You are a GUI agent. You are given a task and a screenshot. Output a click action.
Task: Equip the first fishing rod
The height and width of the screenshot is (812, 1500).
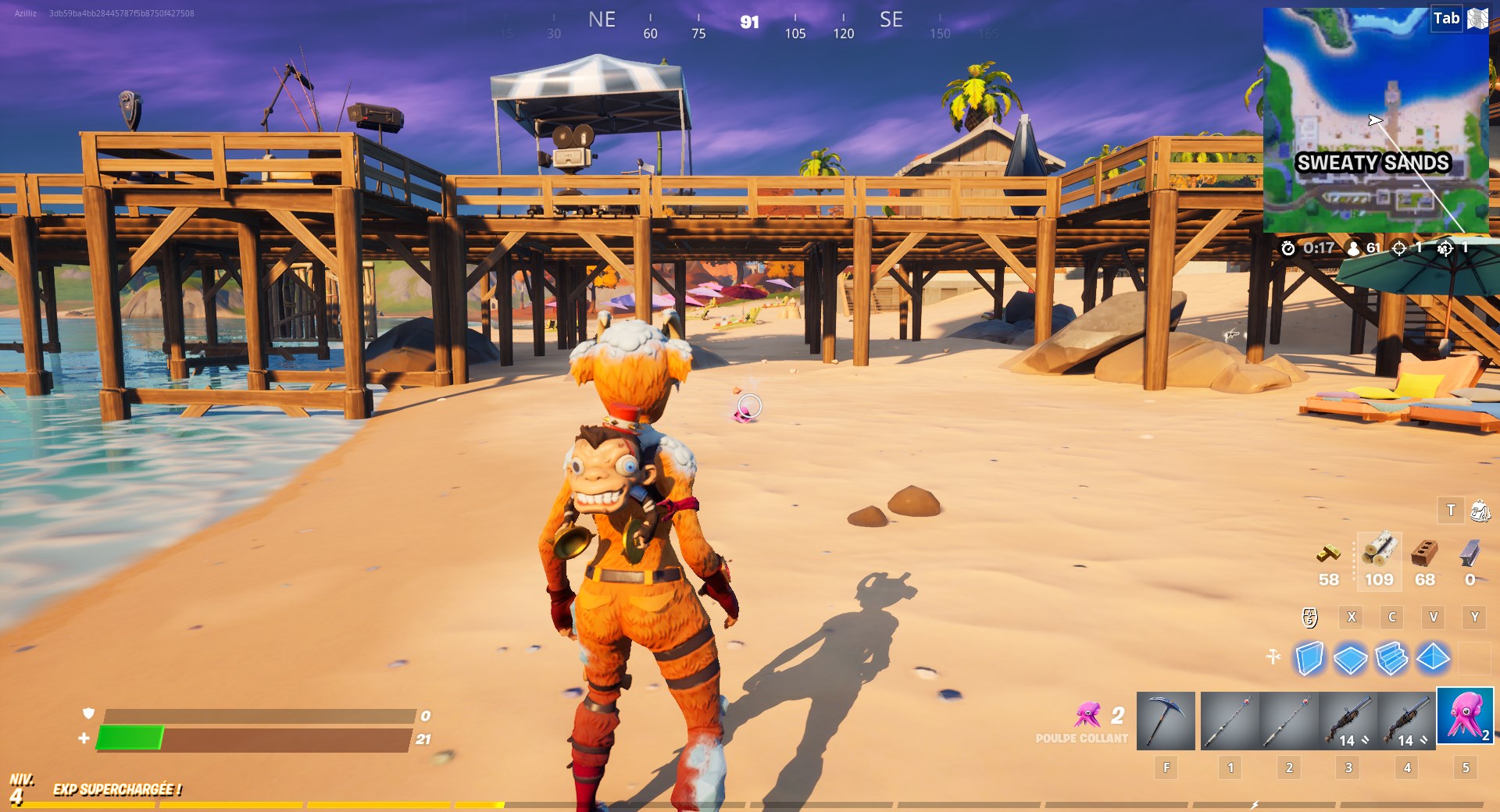click(1230, 720)
